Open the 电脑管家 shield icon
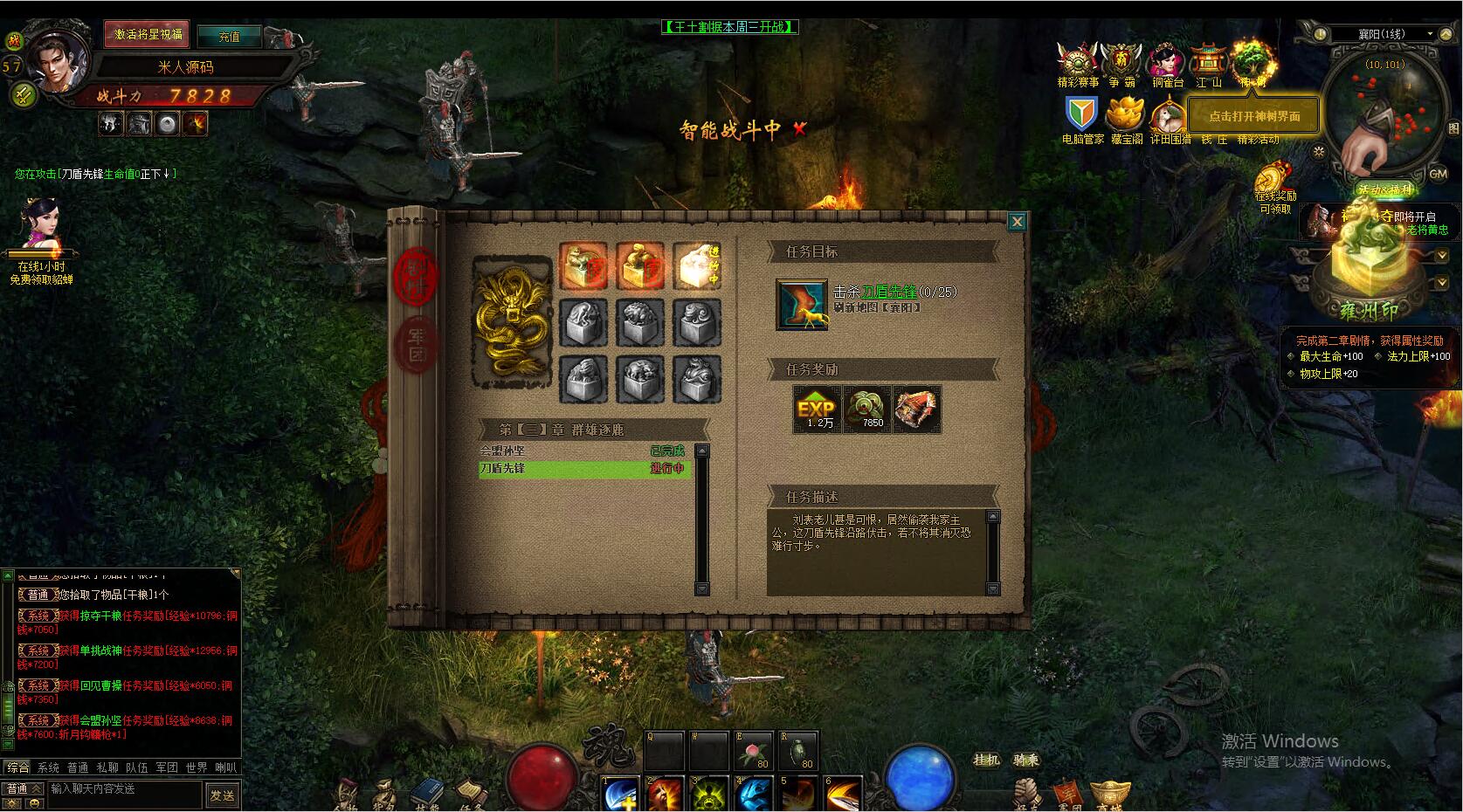The width and height of the screenshot is (1463, 812). pyautogui.click(x=1081, y=116)
